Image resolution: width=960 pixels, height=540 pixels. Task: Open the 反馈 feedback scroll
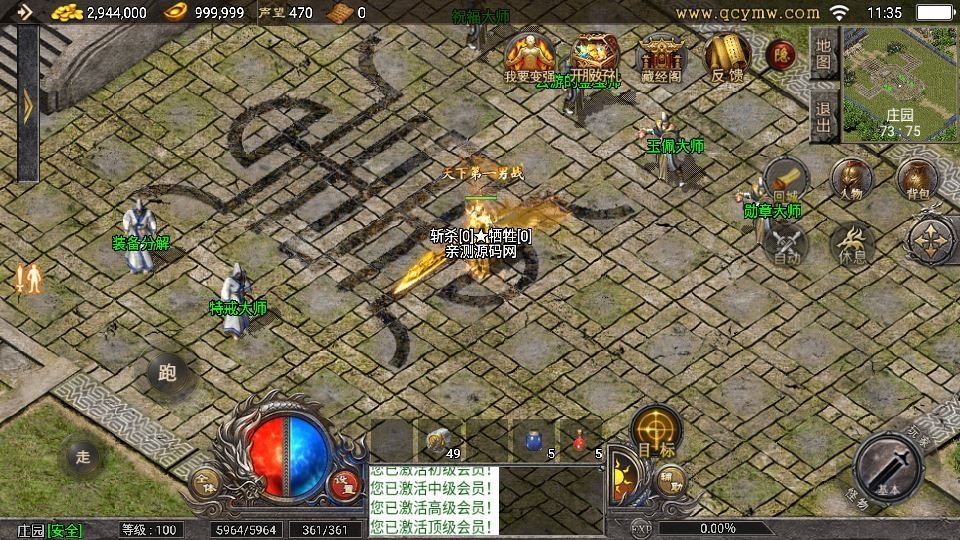tap(726, 58)
